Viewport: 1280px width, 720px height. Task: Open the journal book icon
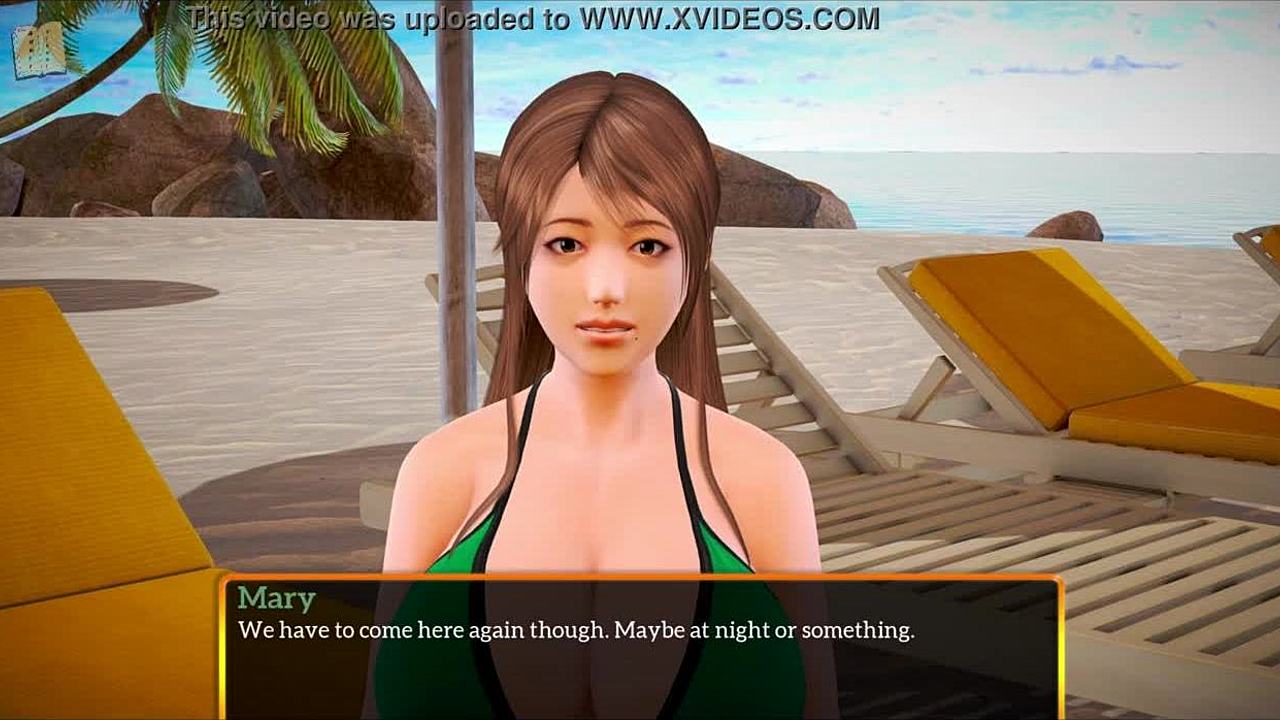[38, 50]
